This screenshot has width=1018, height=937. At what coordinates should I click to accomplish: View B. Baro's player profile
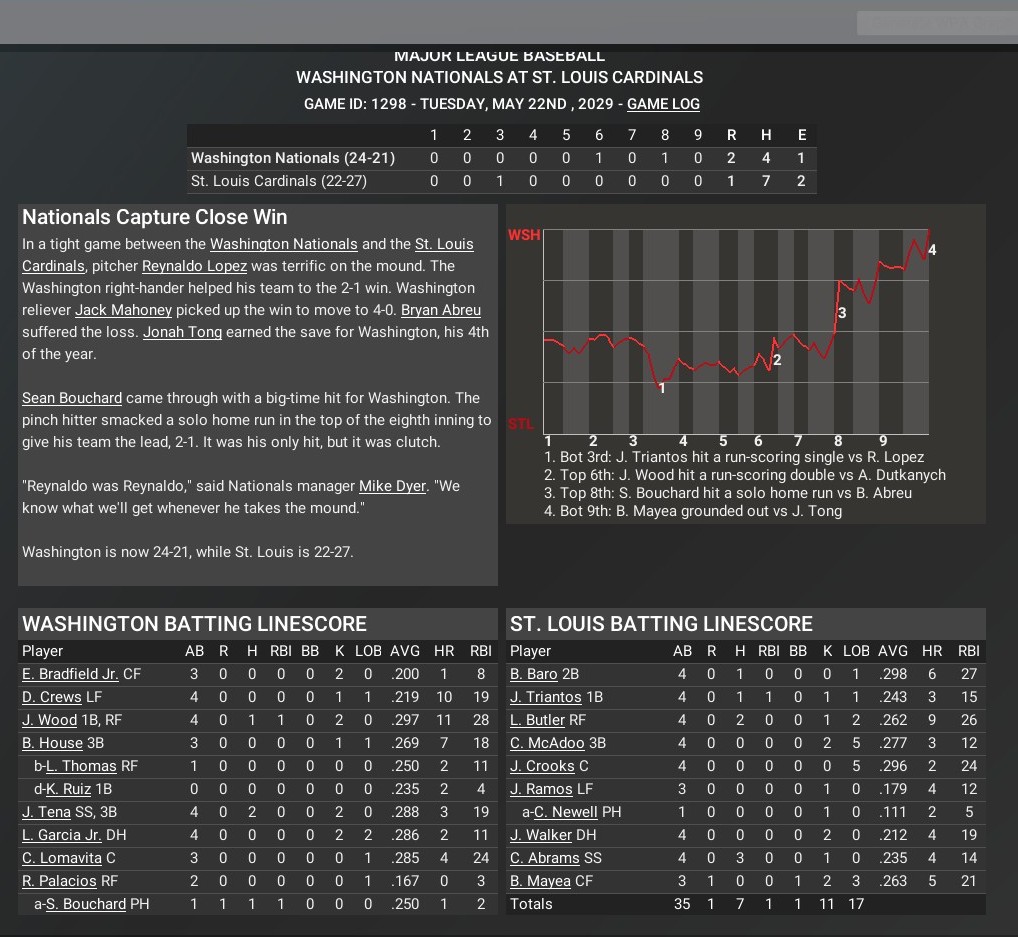pos(534,674)
